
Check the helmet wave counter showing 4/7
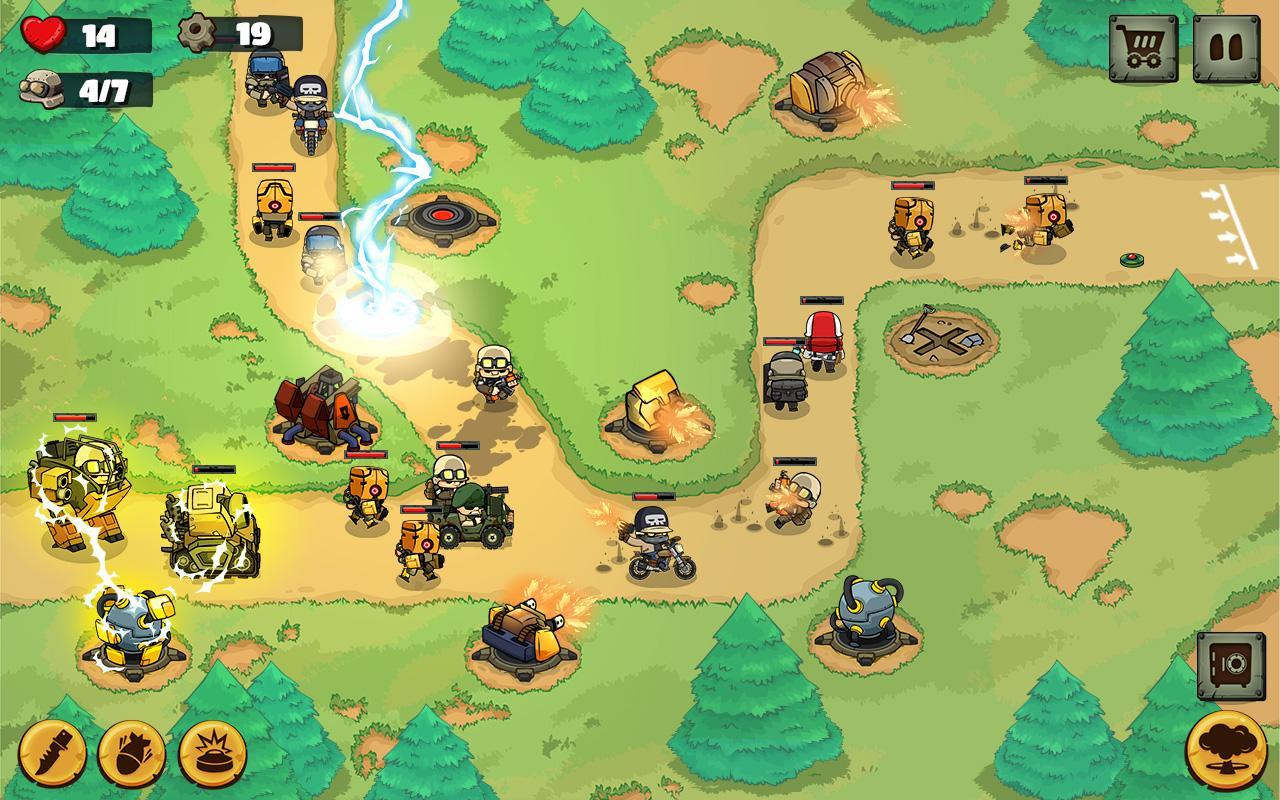(40, 87)
